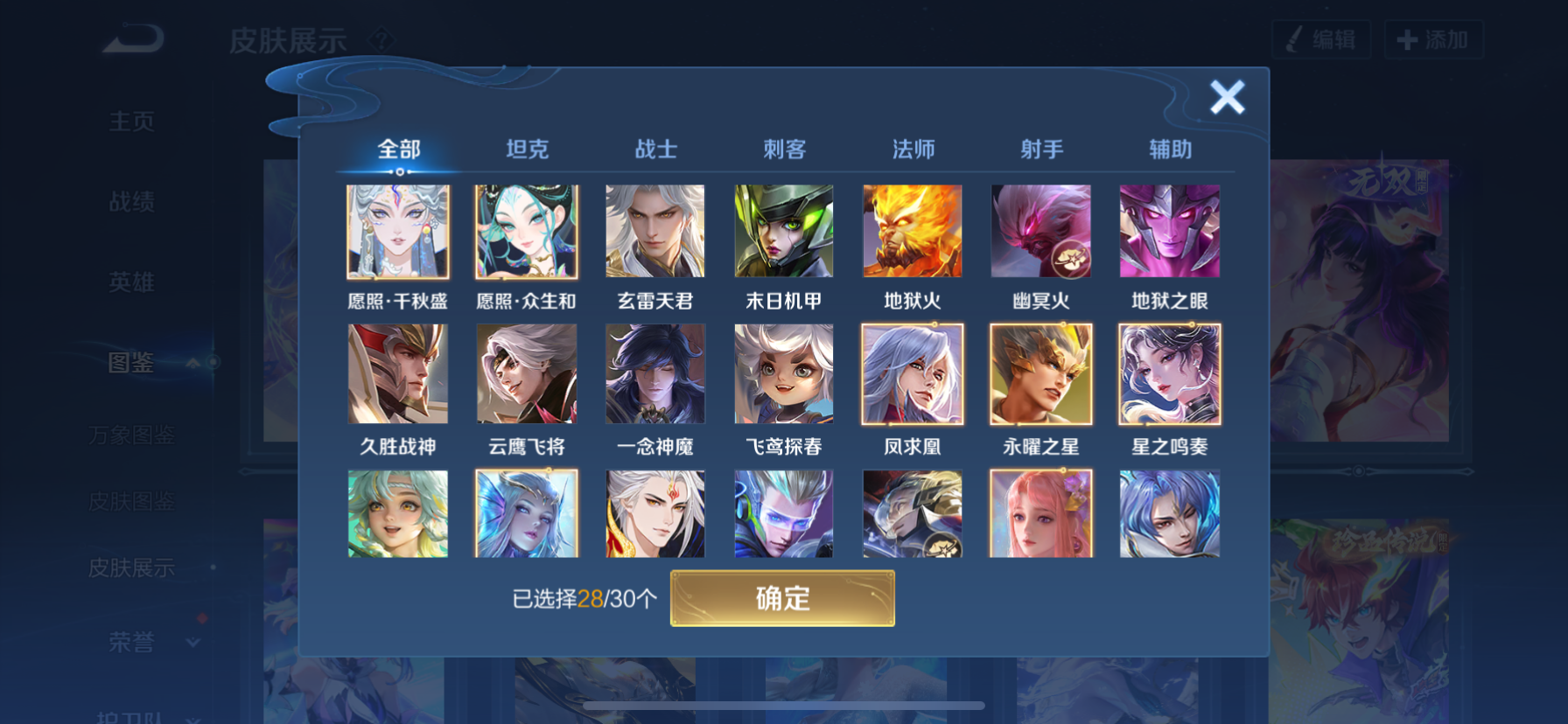Click the 添加 plus icon to add skins
Image resolution: width=1568 pixels, height=724 pixels.
(x=1404, y=39)
